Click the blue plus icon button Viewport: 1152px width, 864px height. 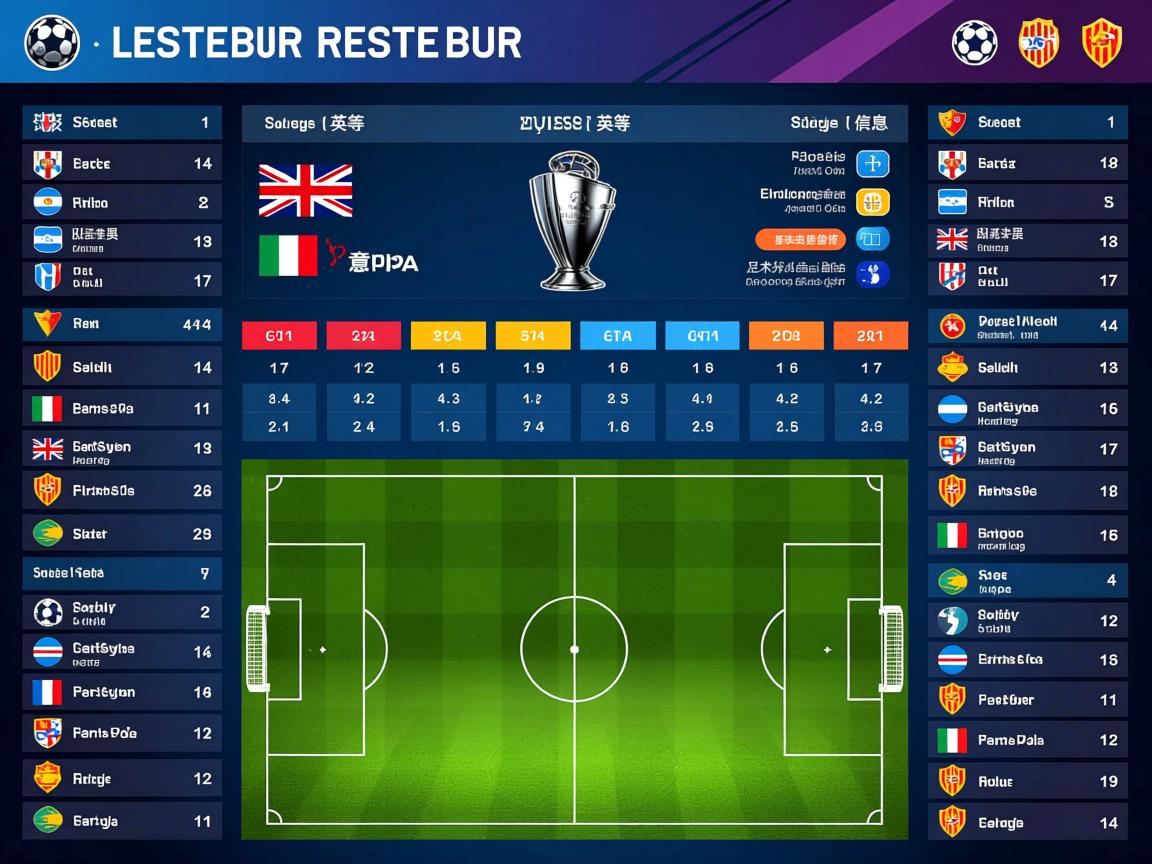pyautogui.click(x=873, y=164)
